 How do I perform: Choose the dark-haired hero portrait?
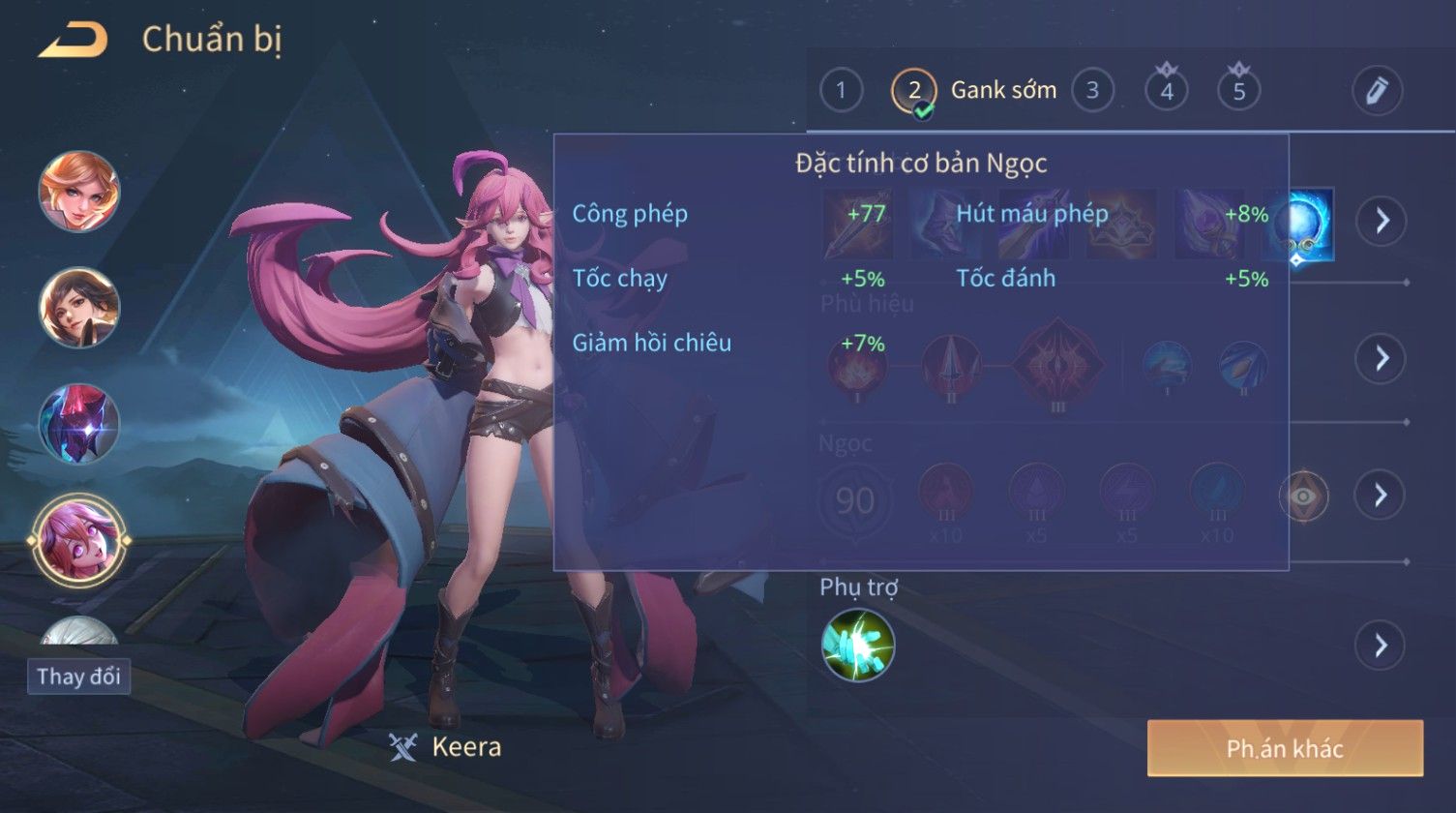click(79, 308)
